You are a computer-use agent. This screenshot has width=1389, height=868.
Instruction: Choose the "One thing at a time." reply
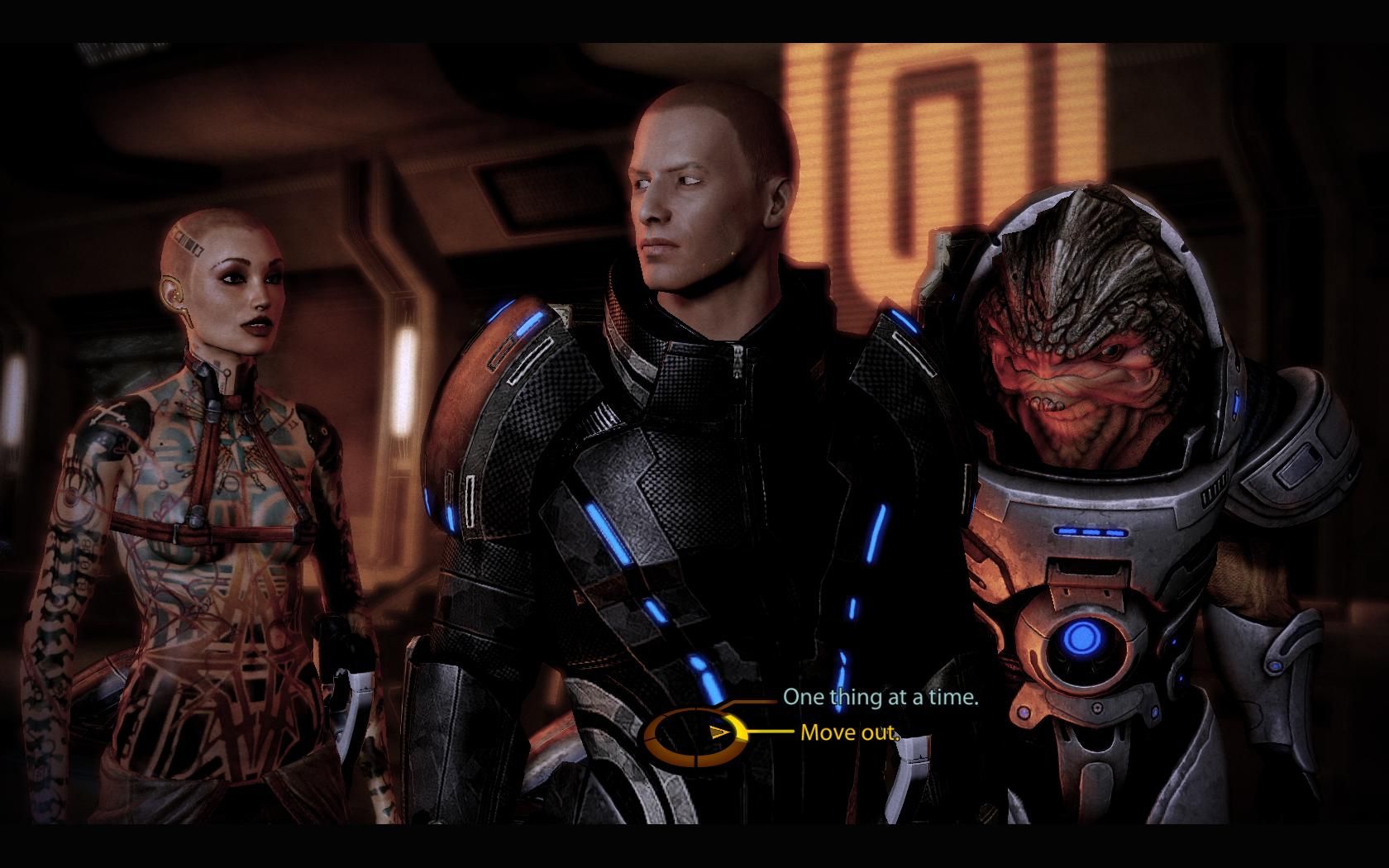[x=881, y=697]
